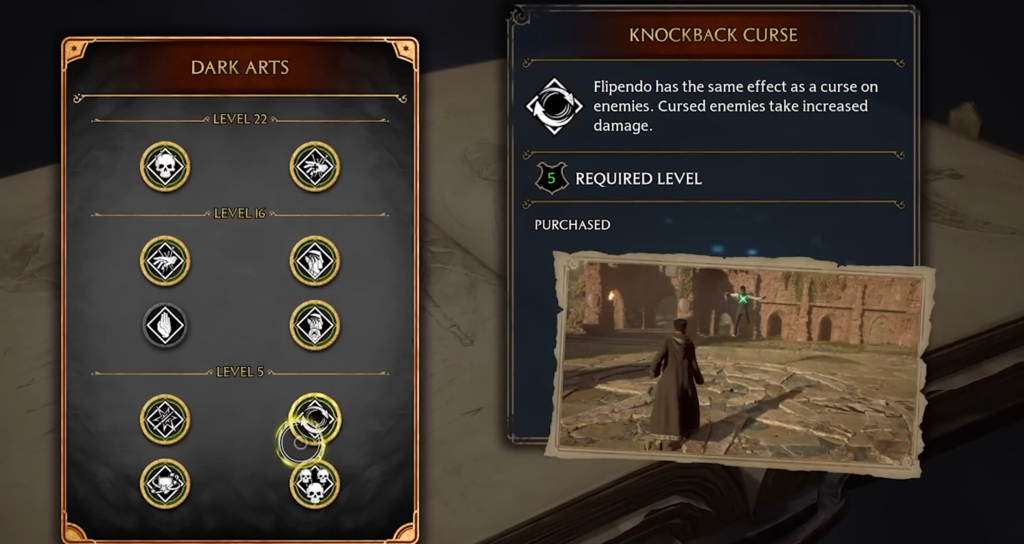Viewport: 1024px width, 544px height.
Task: Select the crossed starburst talent under Level 5
Action: [x=165, y=418]
